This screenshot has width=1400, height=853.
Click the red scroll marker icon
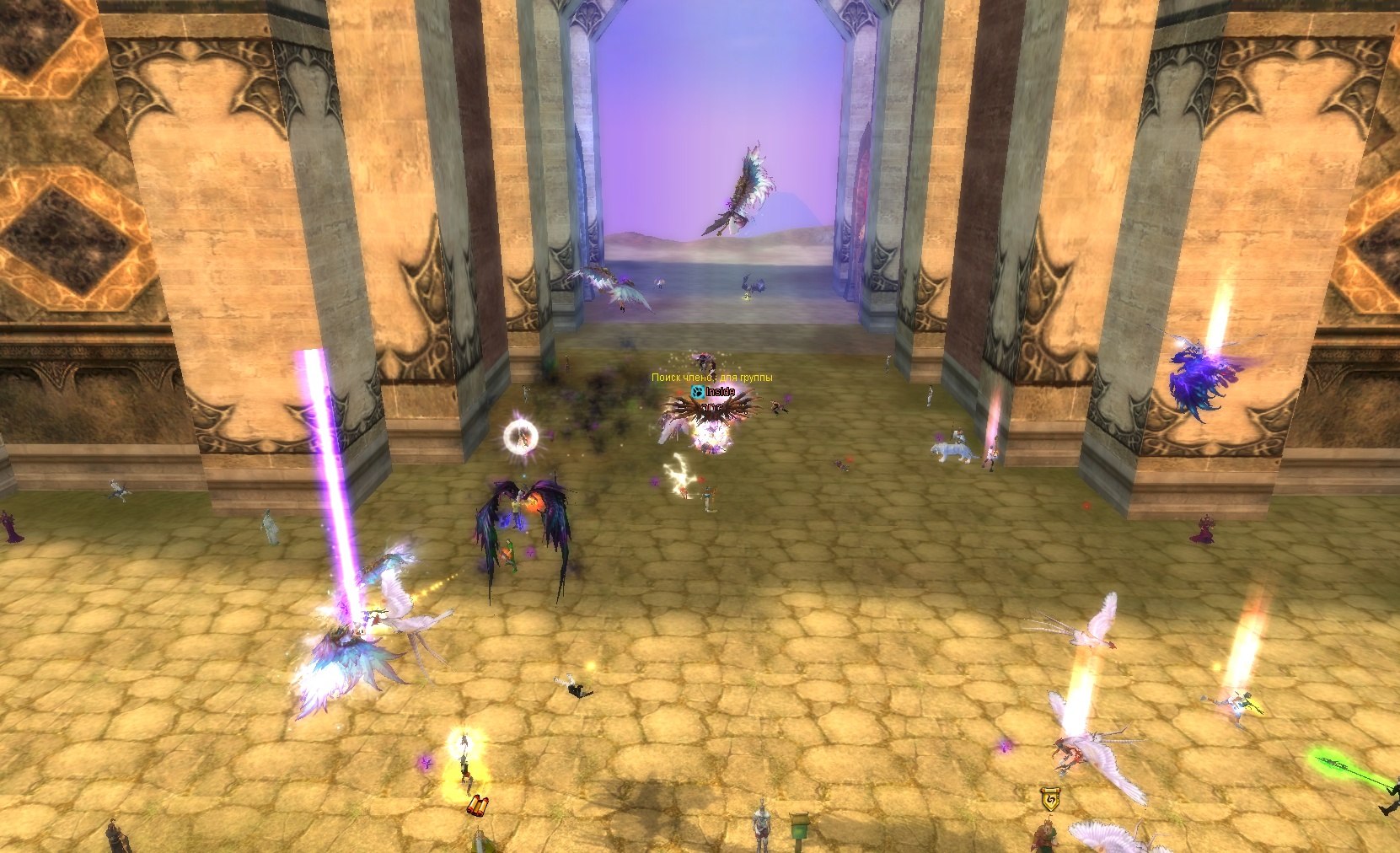click(x=477, y=805)
